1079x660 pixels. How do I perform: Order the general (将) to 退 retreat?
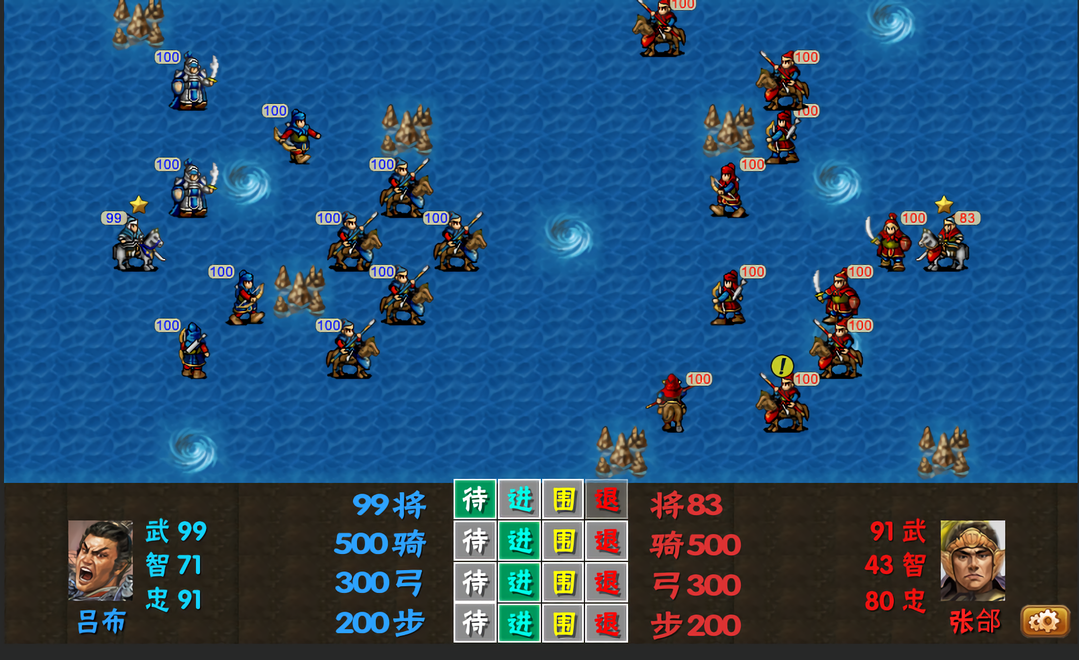[606, 500]
